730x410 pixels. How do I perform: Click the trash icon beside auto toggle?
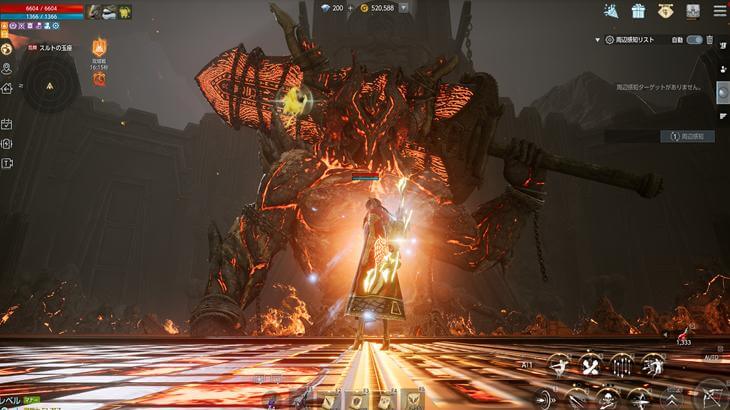click(710, 40)
